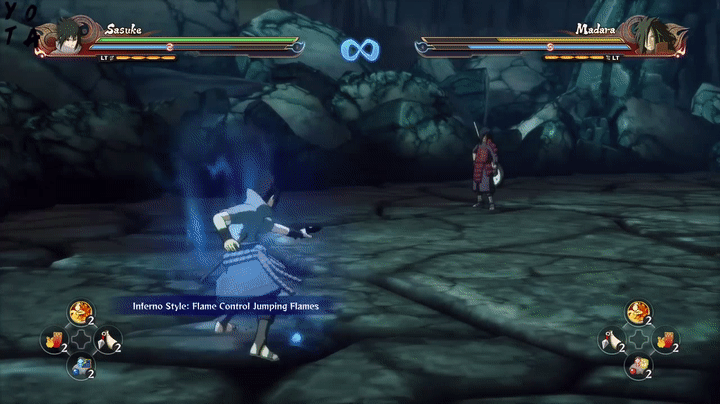Select Sasuke's bandaged kunai item

109,340
